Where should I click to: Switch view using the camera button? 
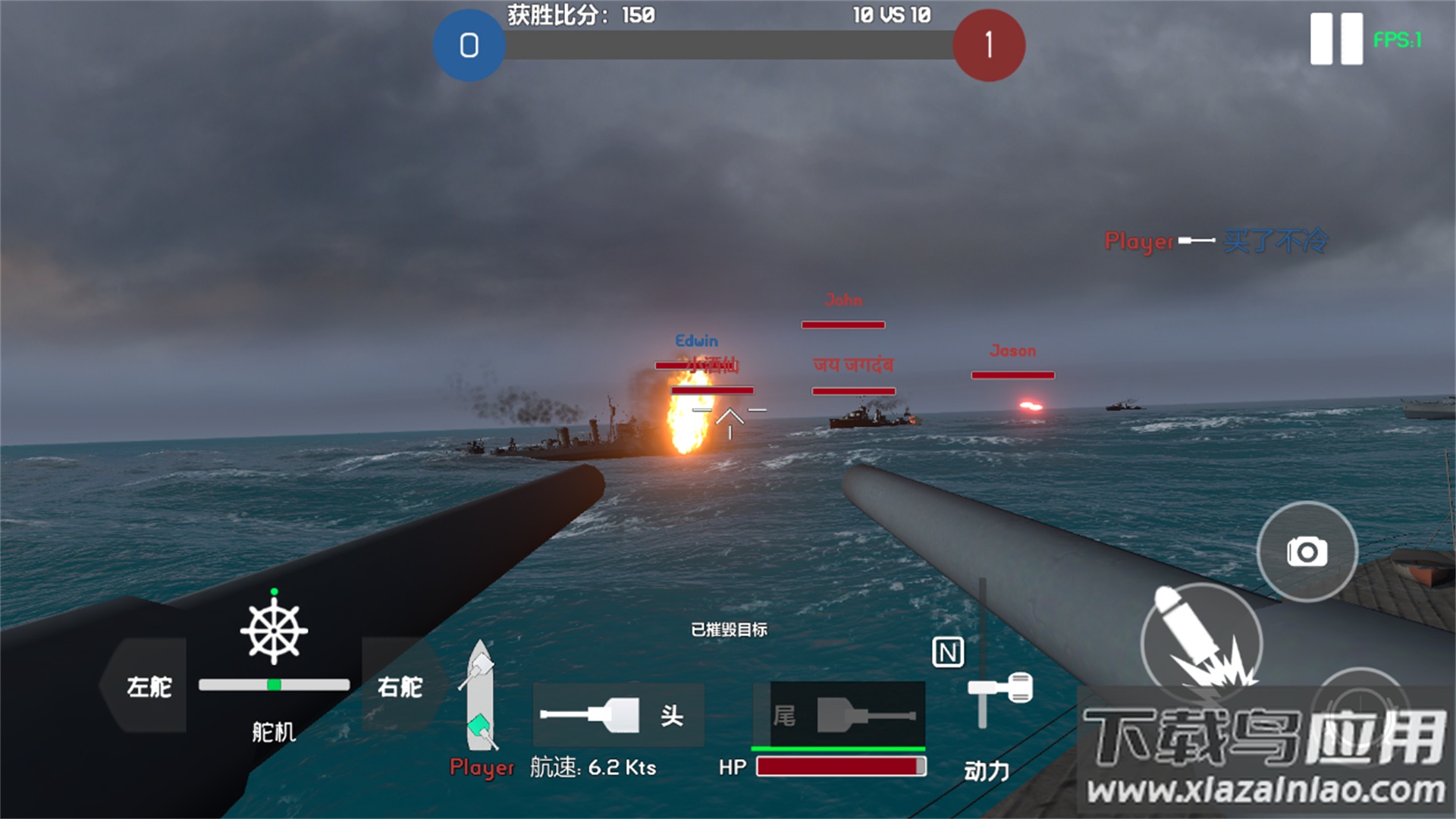[x=1307, y=551]
